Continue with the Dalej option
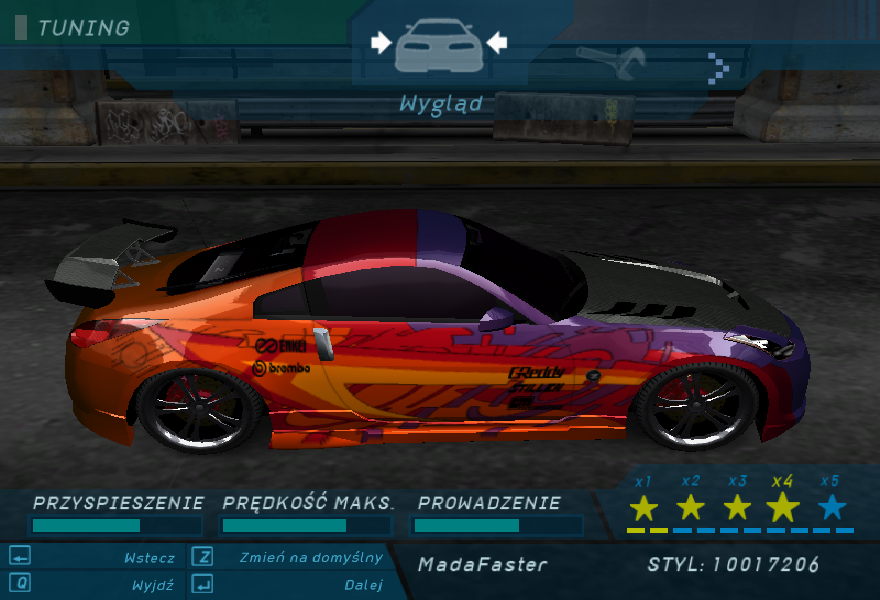 click(x=362, y=585)
